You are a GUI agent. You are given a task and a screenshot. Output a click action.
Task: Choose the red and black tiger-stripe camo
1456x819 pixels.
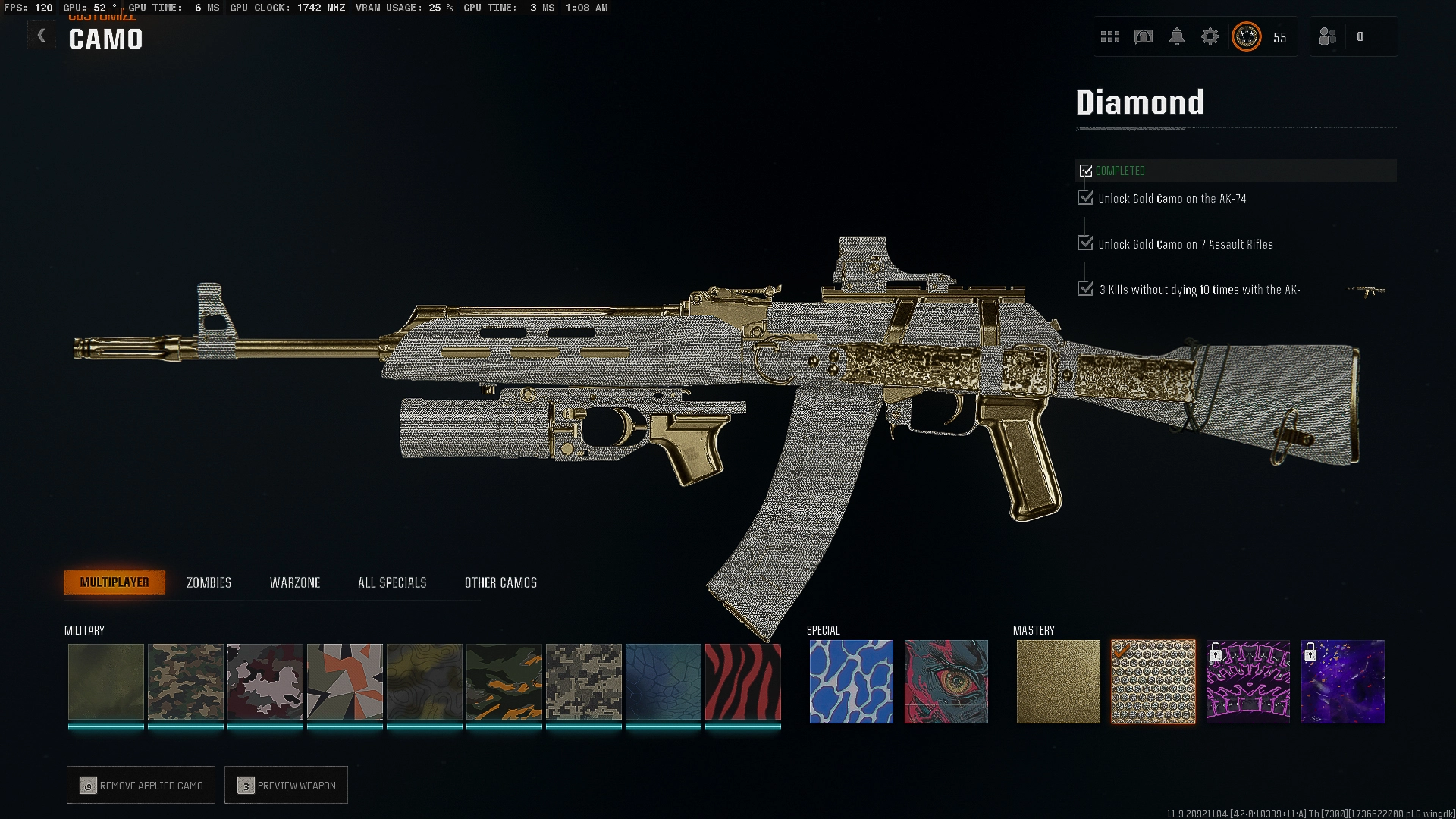pyautogui.click(x=742, y=681)
